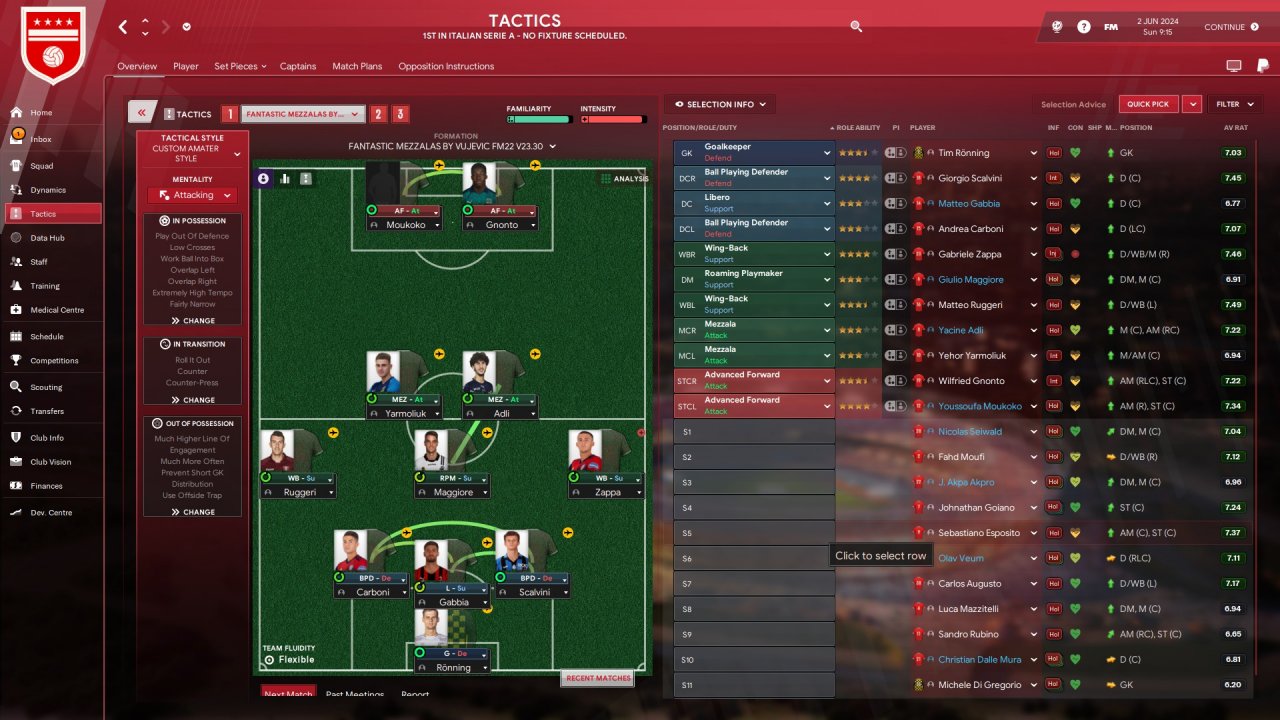Click the Continue button
1280x720 pixels.
pos(1231,27)
